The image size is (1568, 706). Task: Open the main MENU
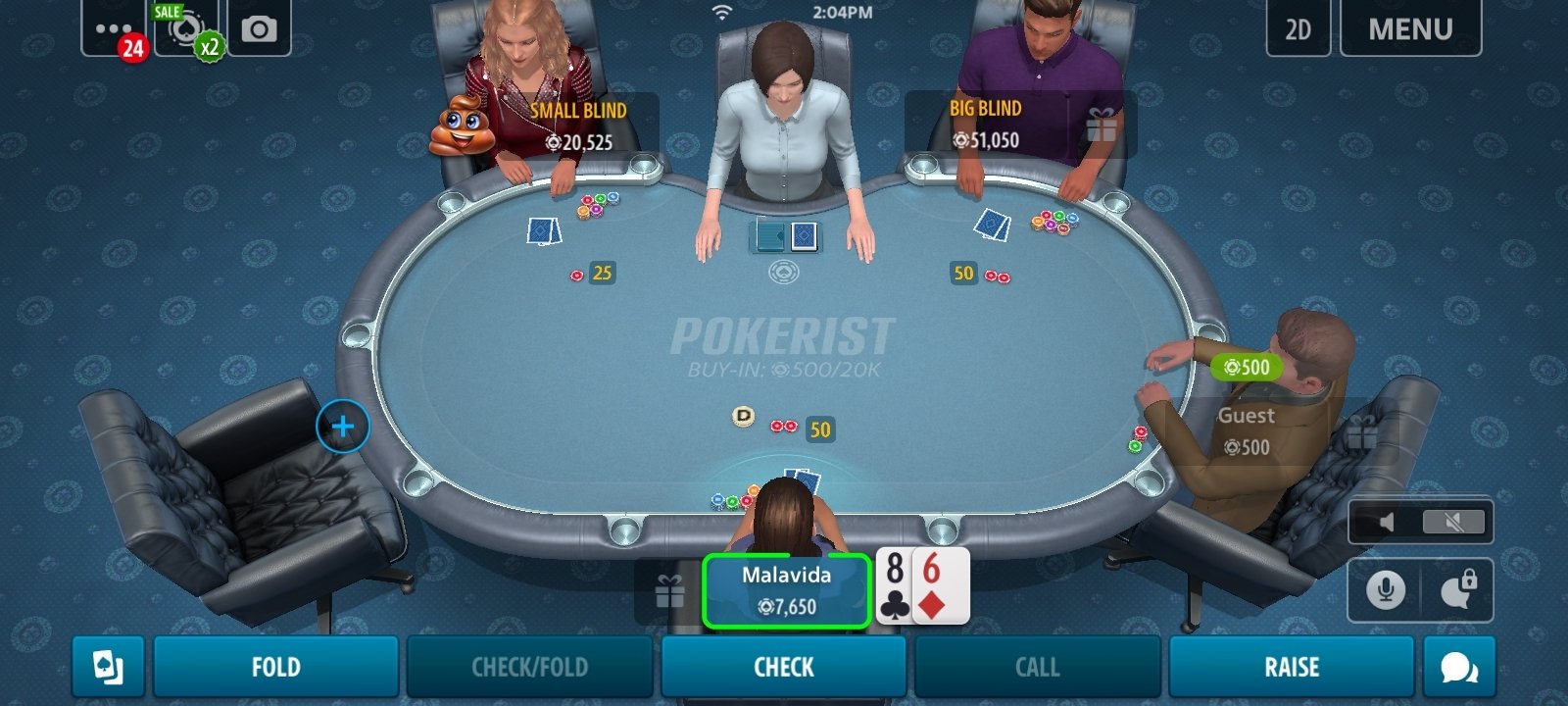(x=1410, y=29)
